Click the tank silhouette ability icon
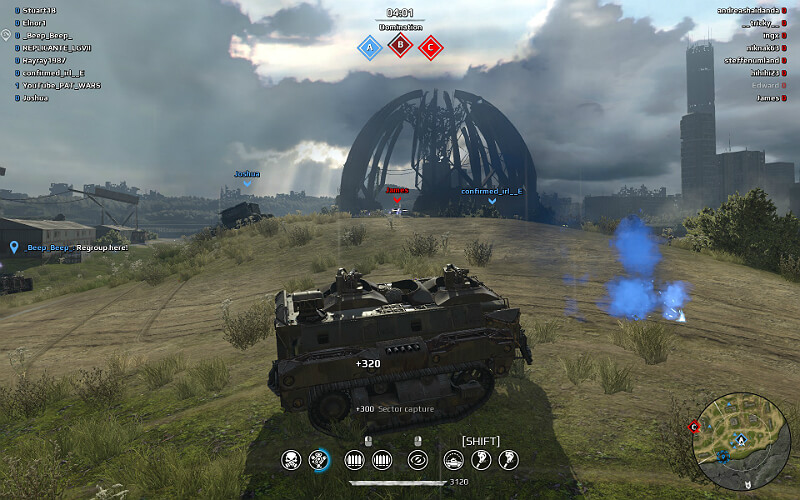This screenshot has width=800, height=500. (454, 460)
